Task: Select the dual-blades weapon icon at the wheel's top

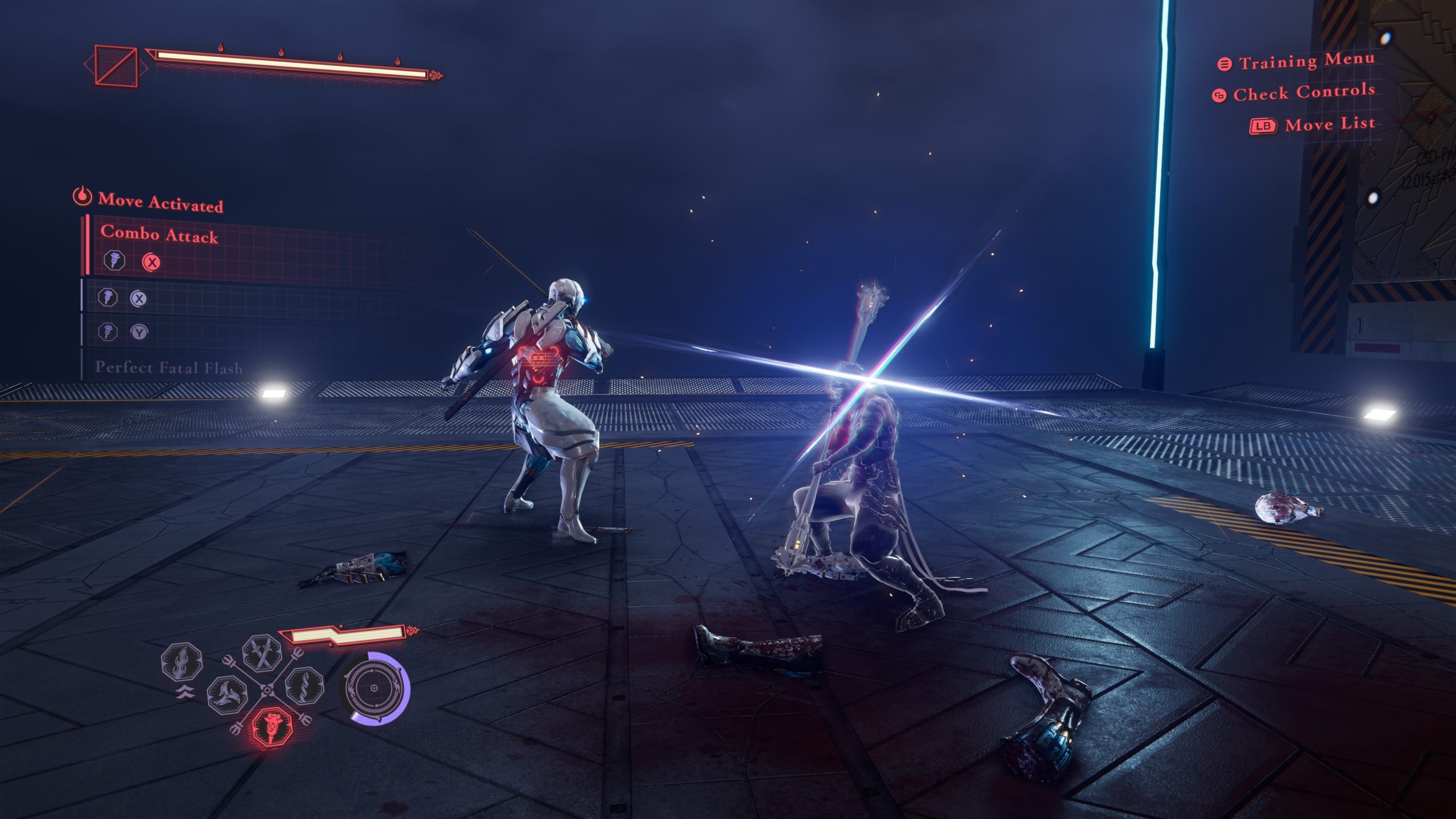Action: 260,655
